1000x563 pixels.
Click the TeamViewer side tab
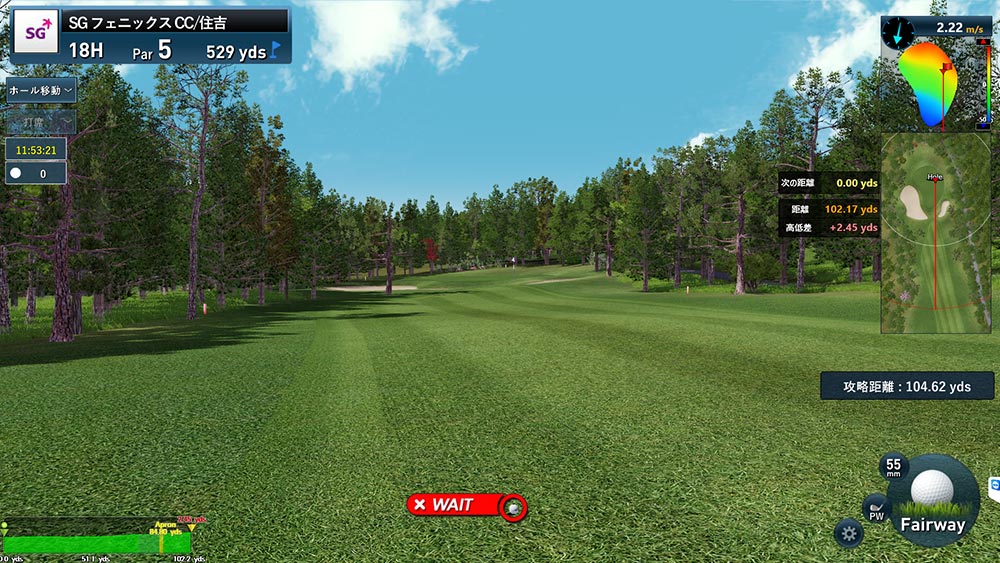point(994,486)
